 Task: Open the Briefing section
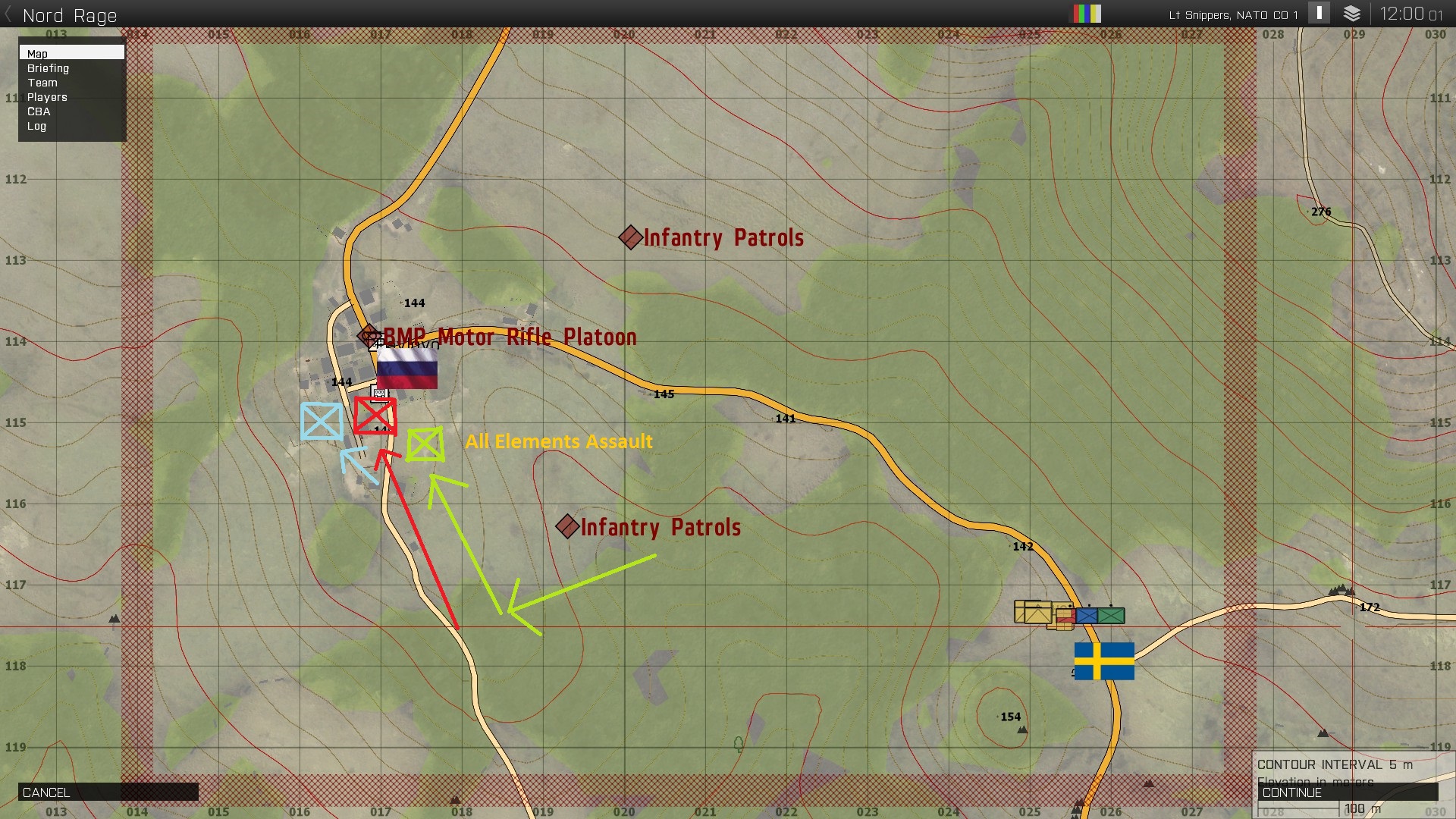click(49, 68)
